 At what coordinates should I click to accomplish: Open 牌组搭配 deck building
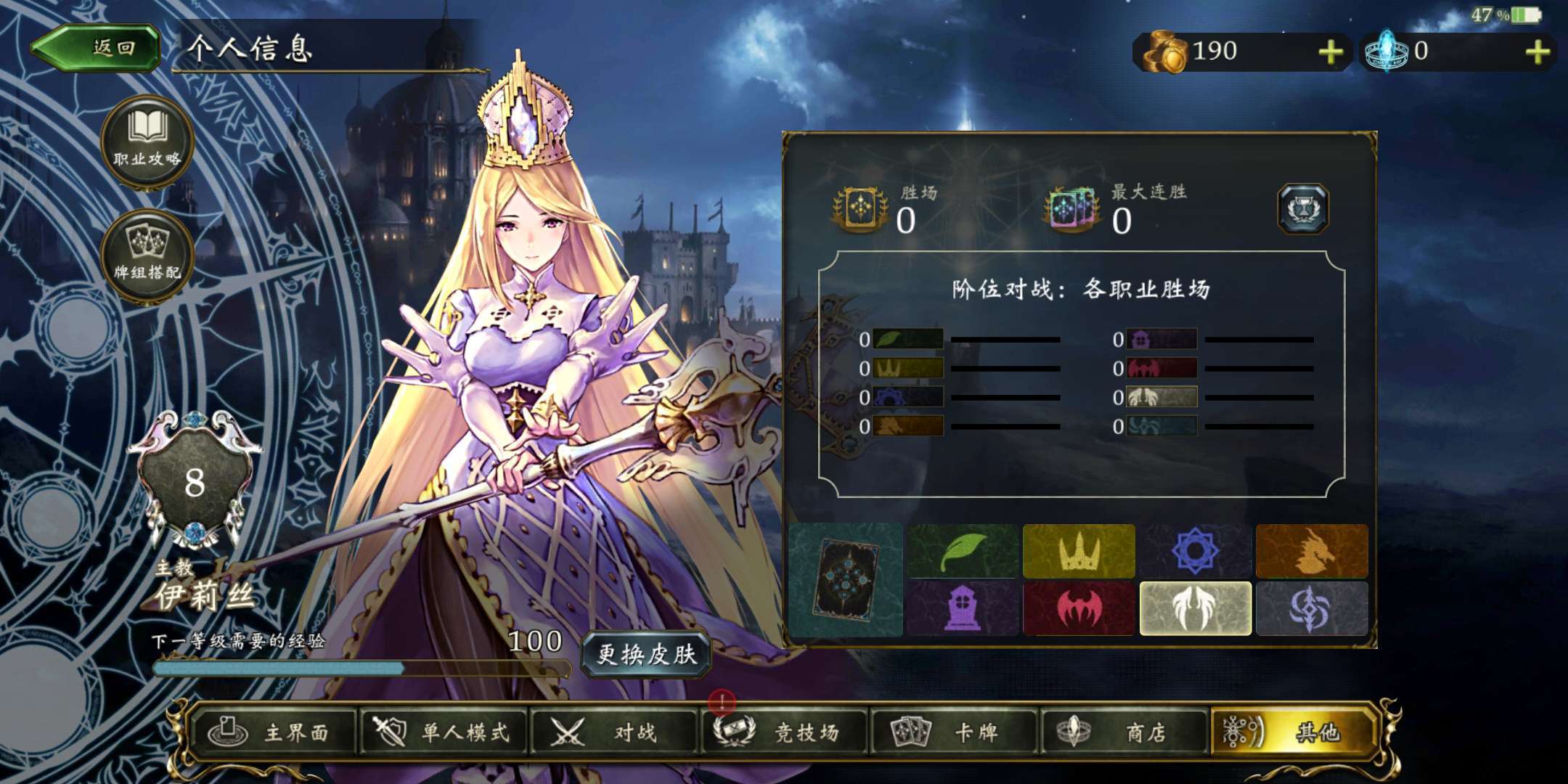pyautogui.click(x=147, y=255)
